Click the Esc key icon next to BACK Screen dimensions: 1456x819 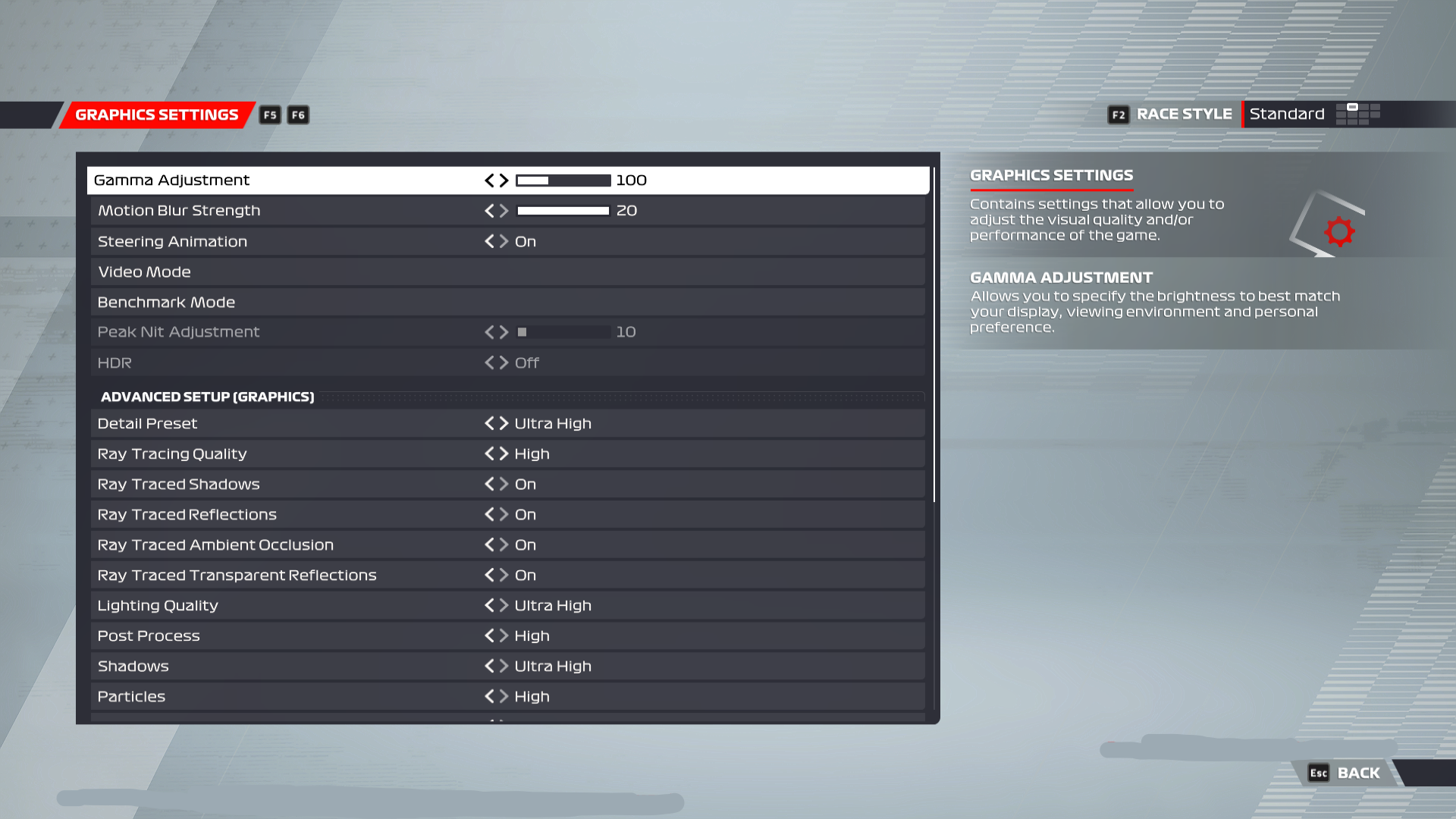[1318, 773]
